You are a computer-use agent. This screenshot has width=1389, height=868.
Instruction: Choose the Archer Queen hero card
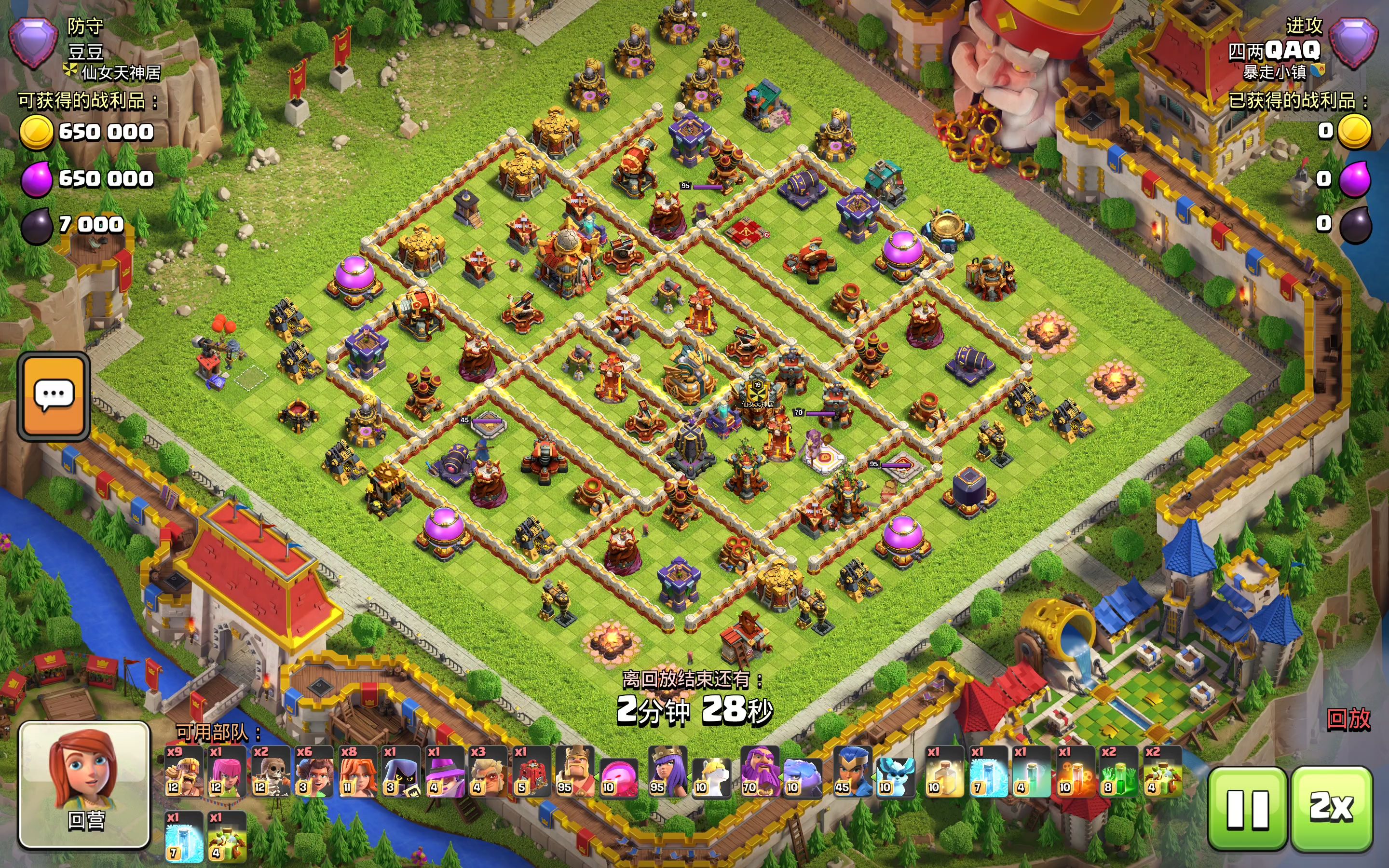coord(667,772)
